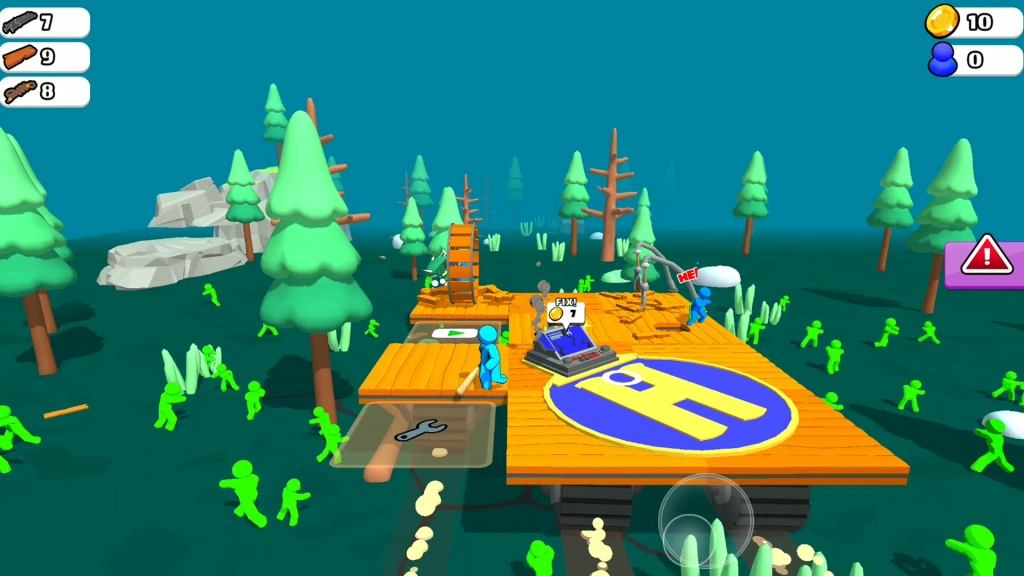Tap the red warning triangle alert button
Screen dimensions: 1024x576
tap(986, 256)
